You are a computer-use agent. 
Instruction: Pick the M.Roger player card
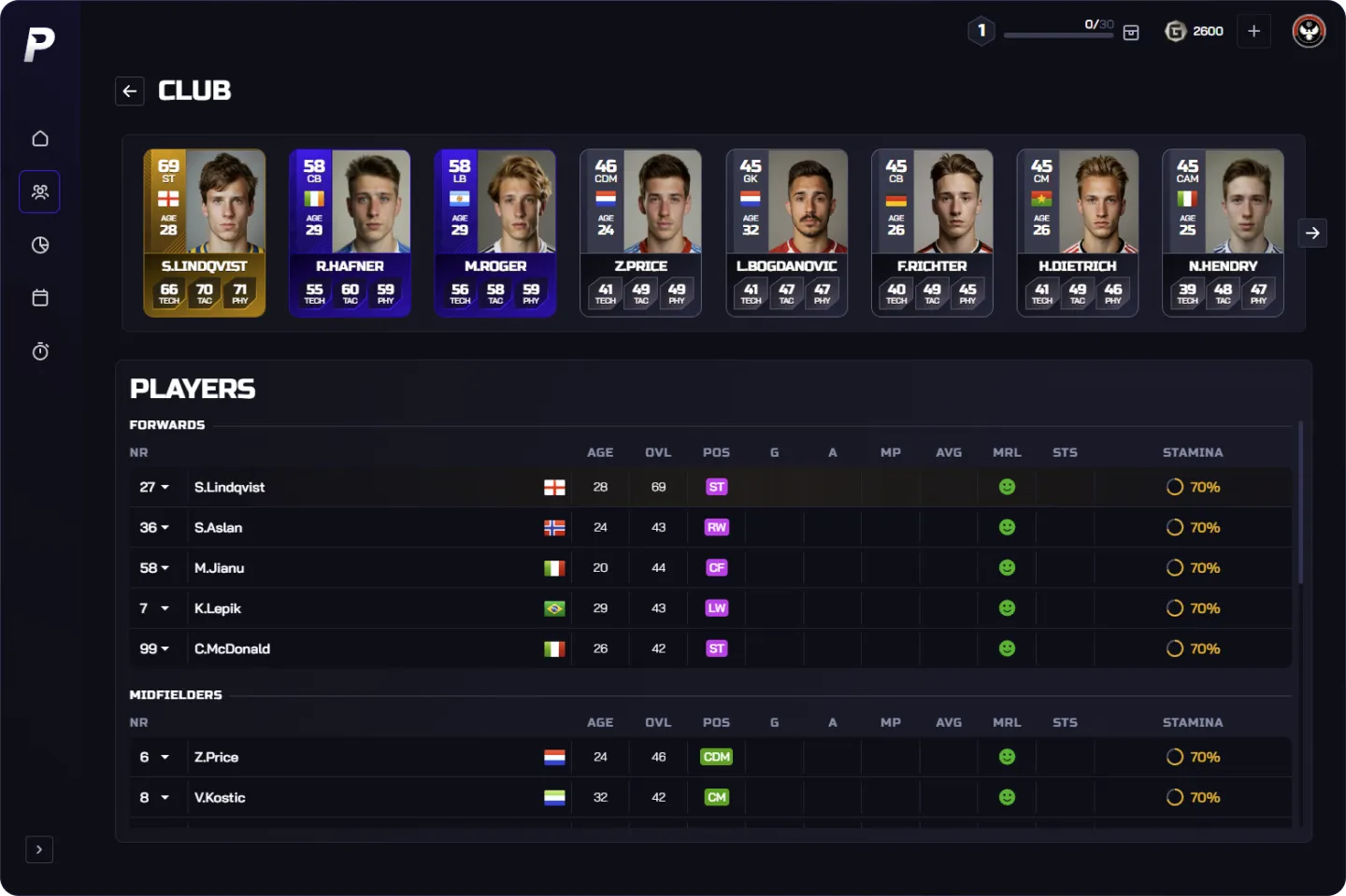tap(495, 234)
